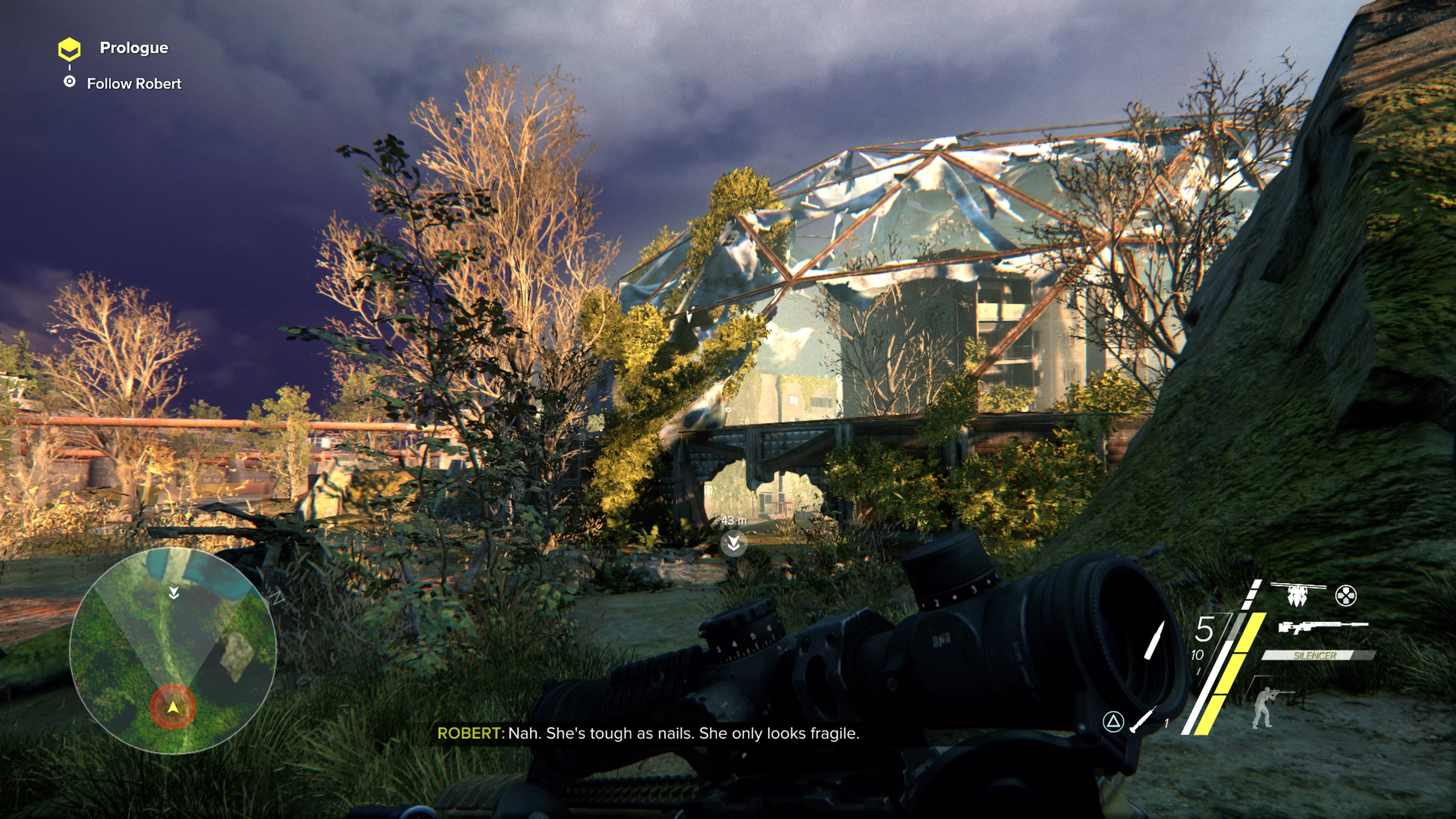Select the 43 m objective waypoint marker
The width and height of the screenshot is (1456, 819).
(x=734, y=543)
